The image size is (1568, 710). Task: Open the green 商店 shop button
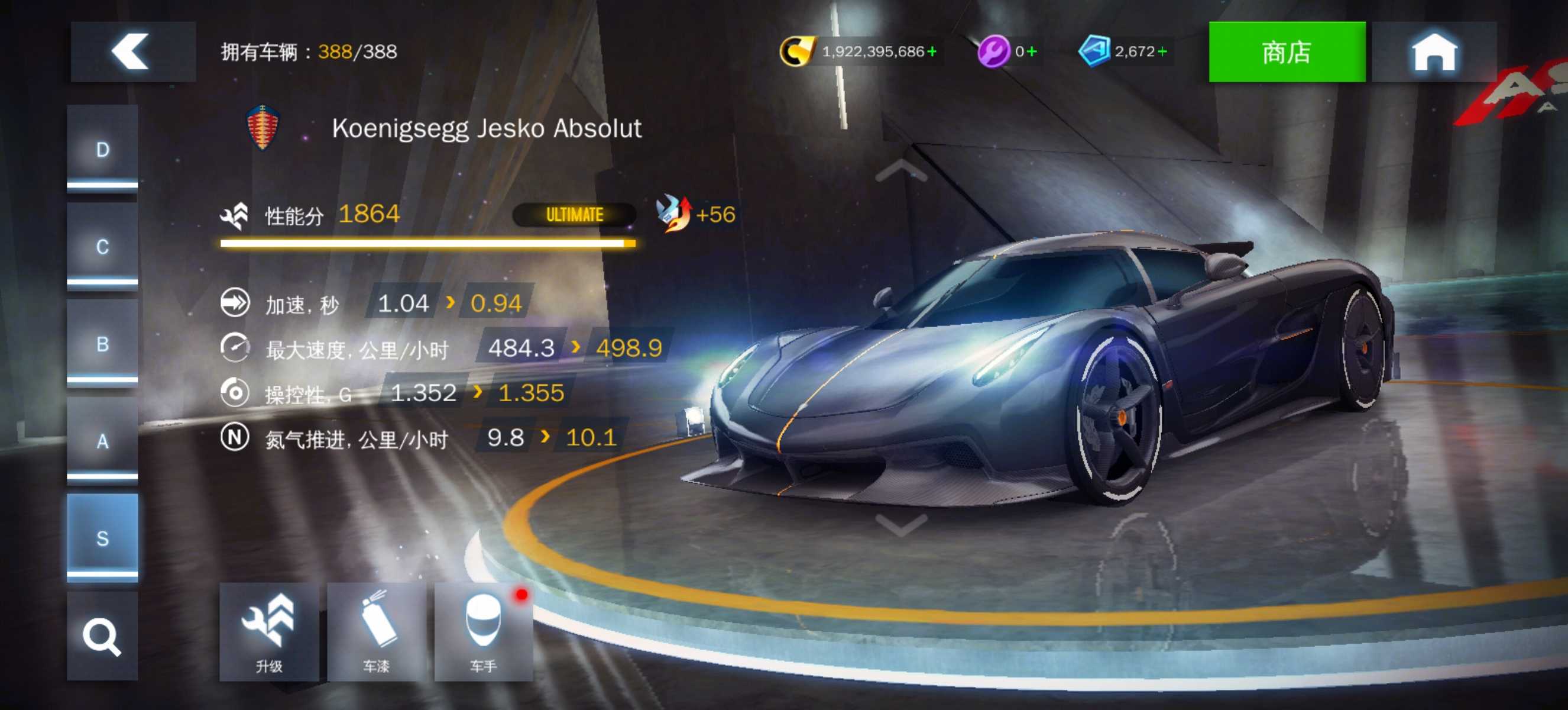pyautogui.click(x=1286, y=51)
